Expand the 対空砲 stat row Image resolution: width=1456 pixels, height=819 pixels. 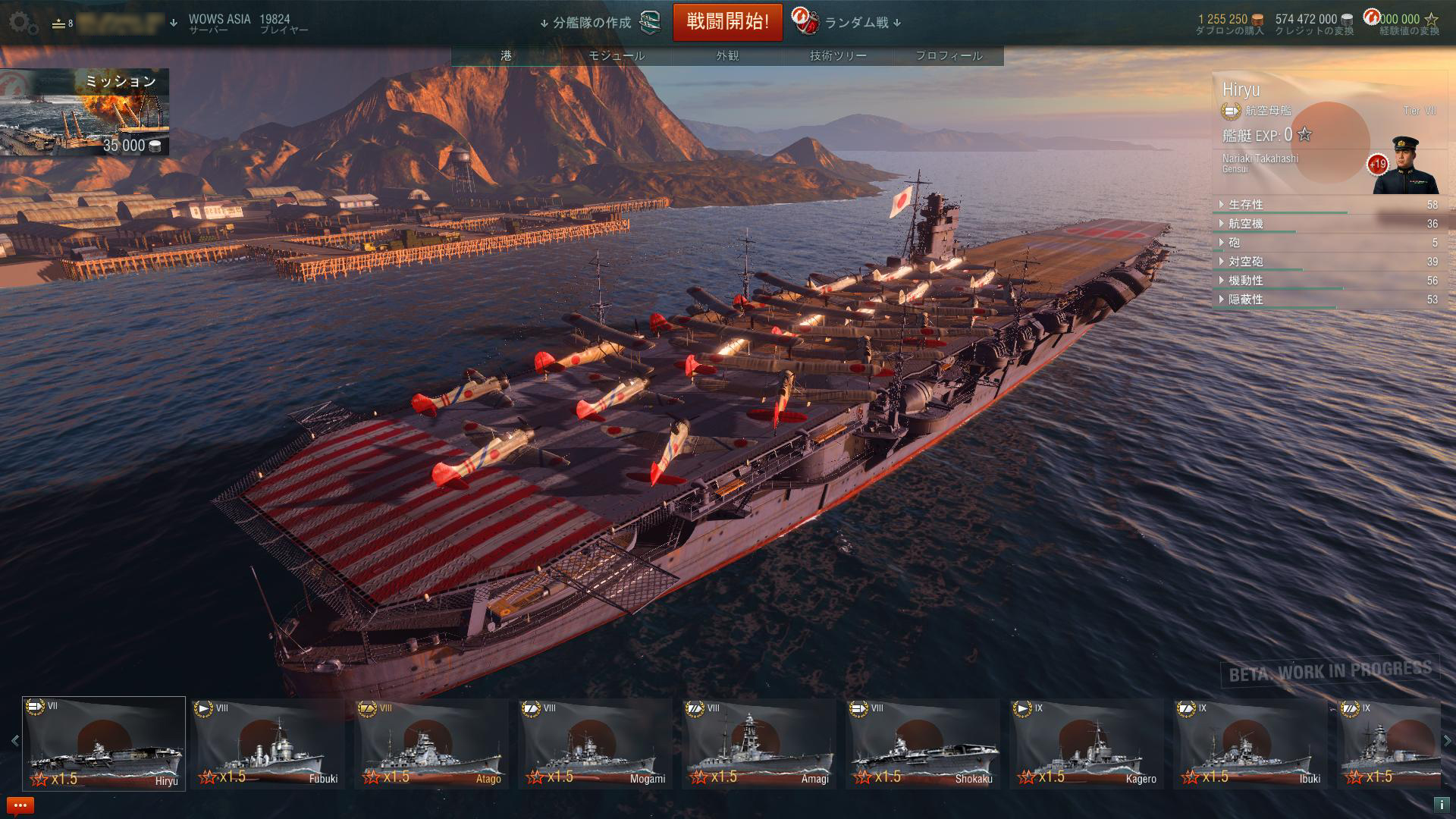point(1245,262)
